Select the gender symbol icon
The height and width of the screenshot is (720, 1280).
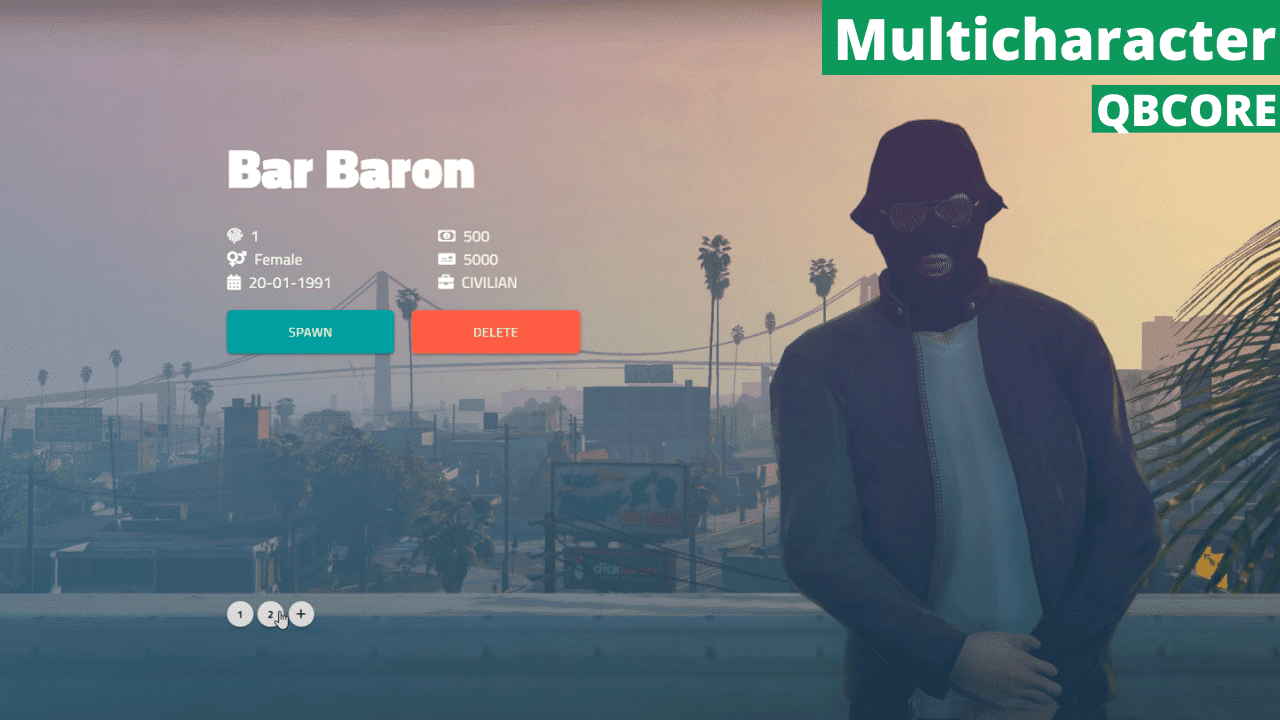(234, 259)
